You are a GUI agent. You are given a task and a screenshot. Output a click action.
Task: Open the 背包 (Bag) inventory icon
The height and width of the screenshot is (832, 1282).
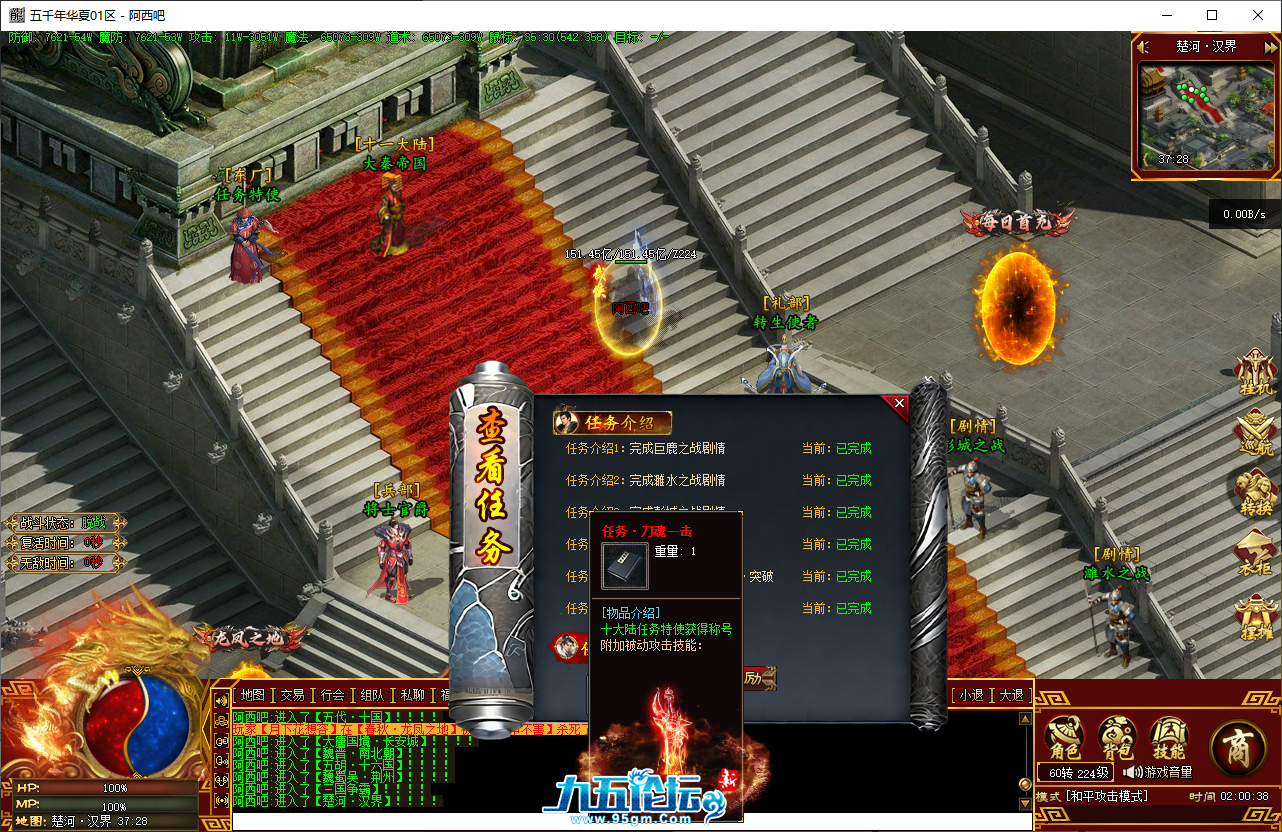click(1117, 735)
